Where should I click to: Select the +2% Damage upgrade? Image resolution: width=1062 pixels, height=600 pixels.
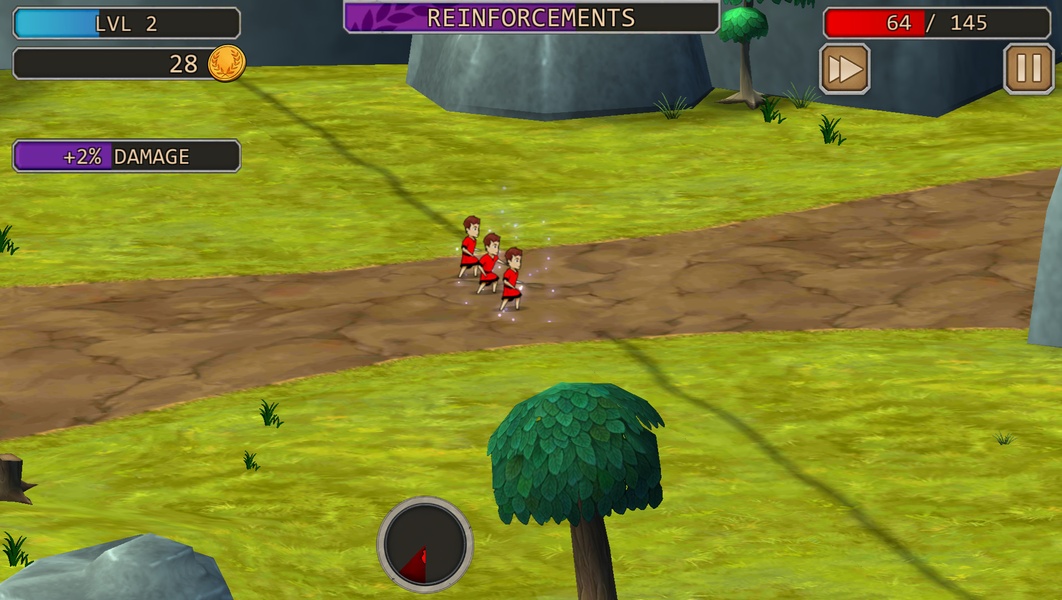(x=126, y=156)
